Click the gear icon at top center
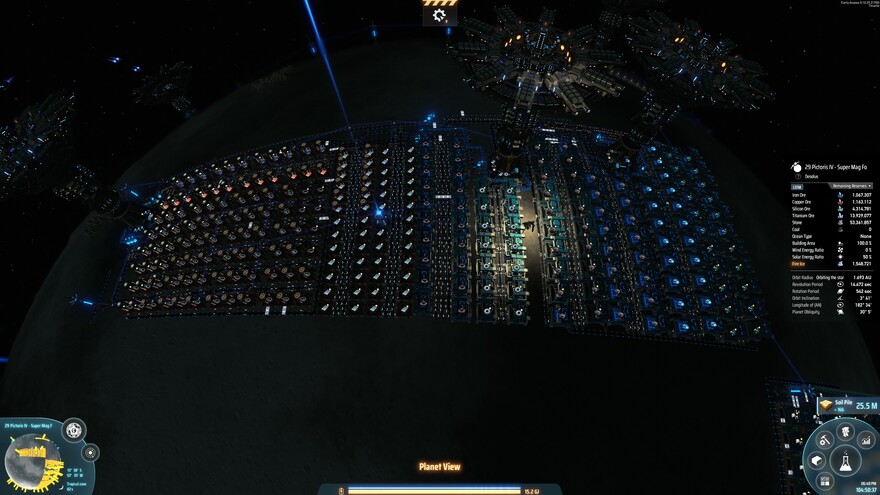This screenshot has width=880, height=495. pyautogui.click(x=439, y=15)
